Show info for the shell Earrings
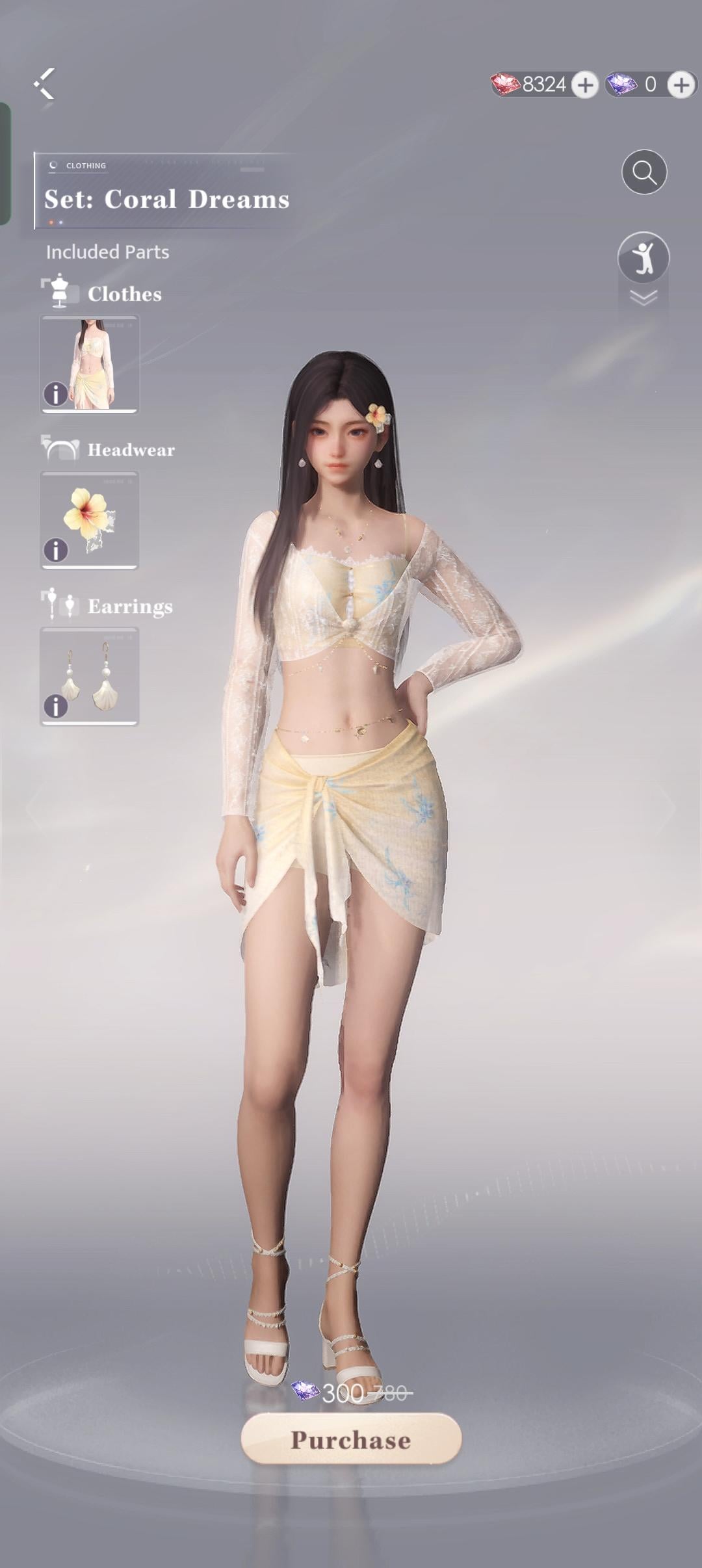 coord(56,706)
